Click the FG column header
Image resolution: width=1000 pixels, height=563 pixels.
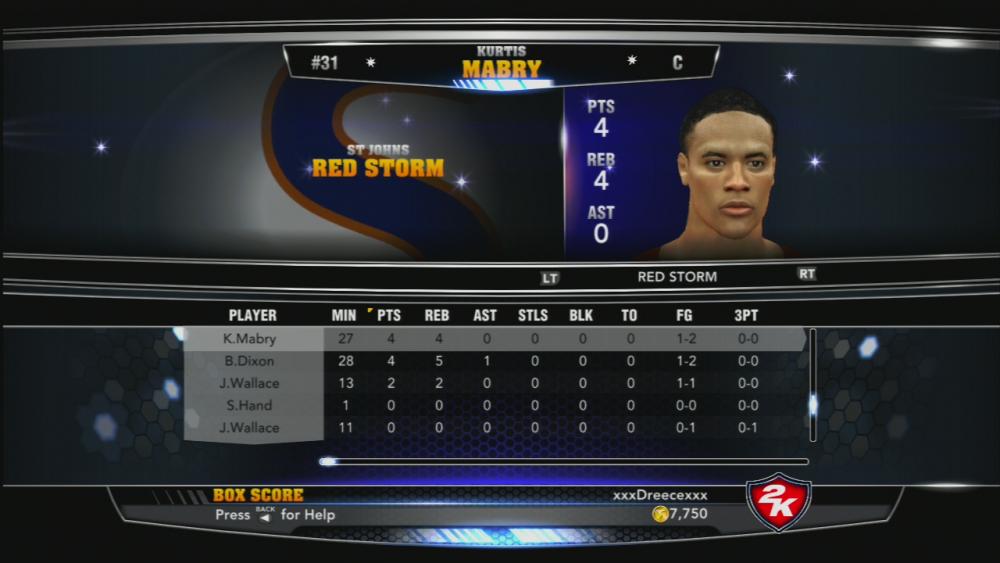pyautogui.click(x=684, y=315)
